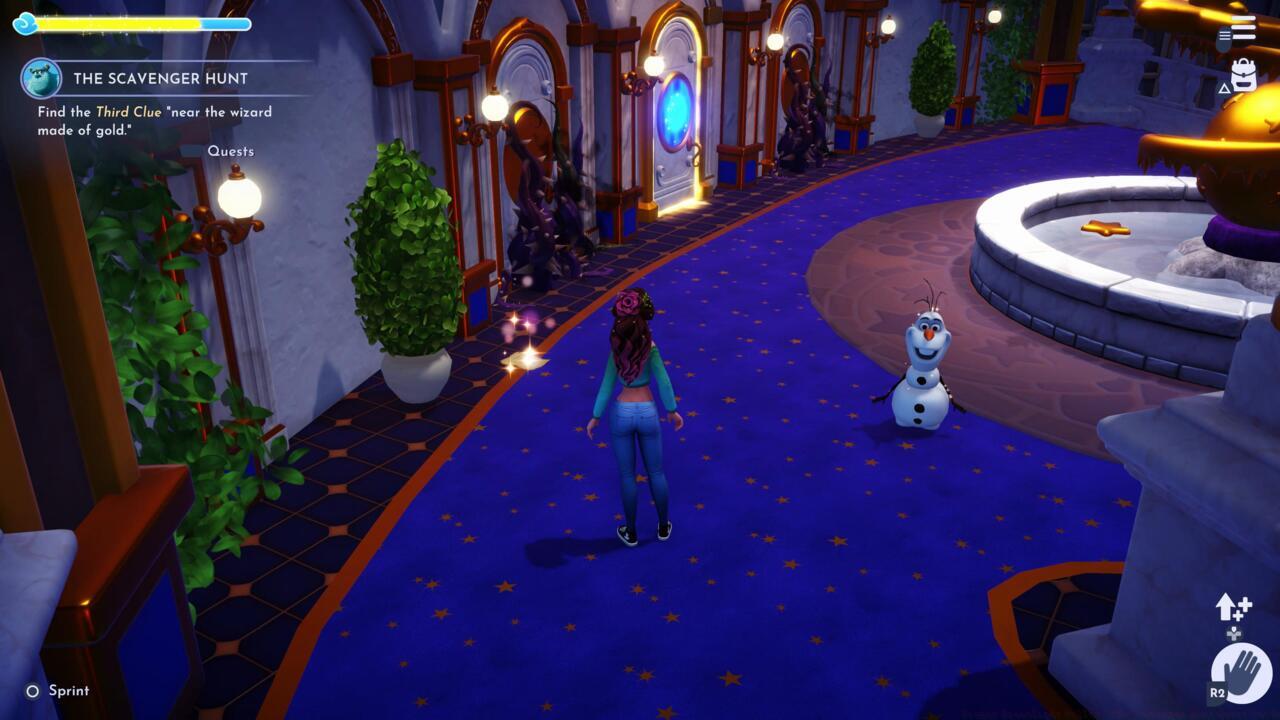Expand the Quests panel
Screen dimensions: 1280x720
click(233, 150)
